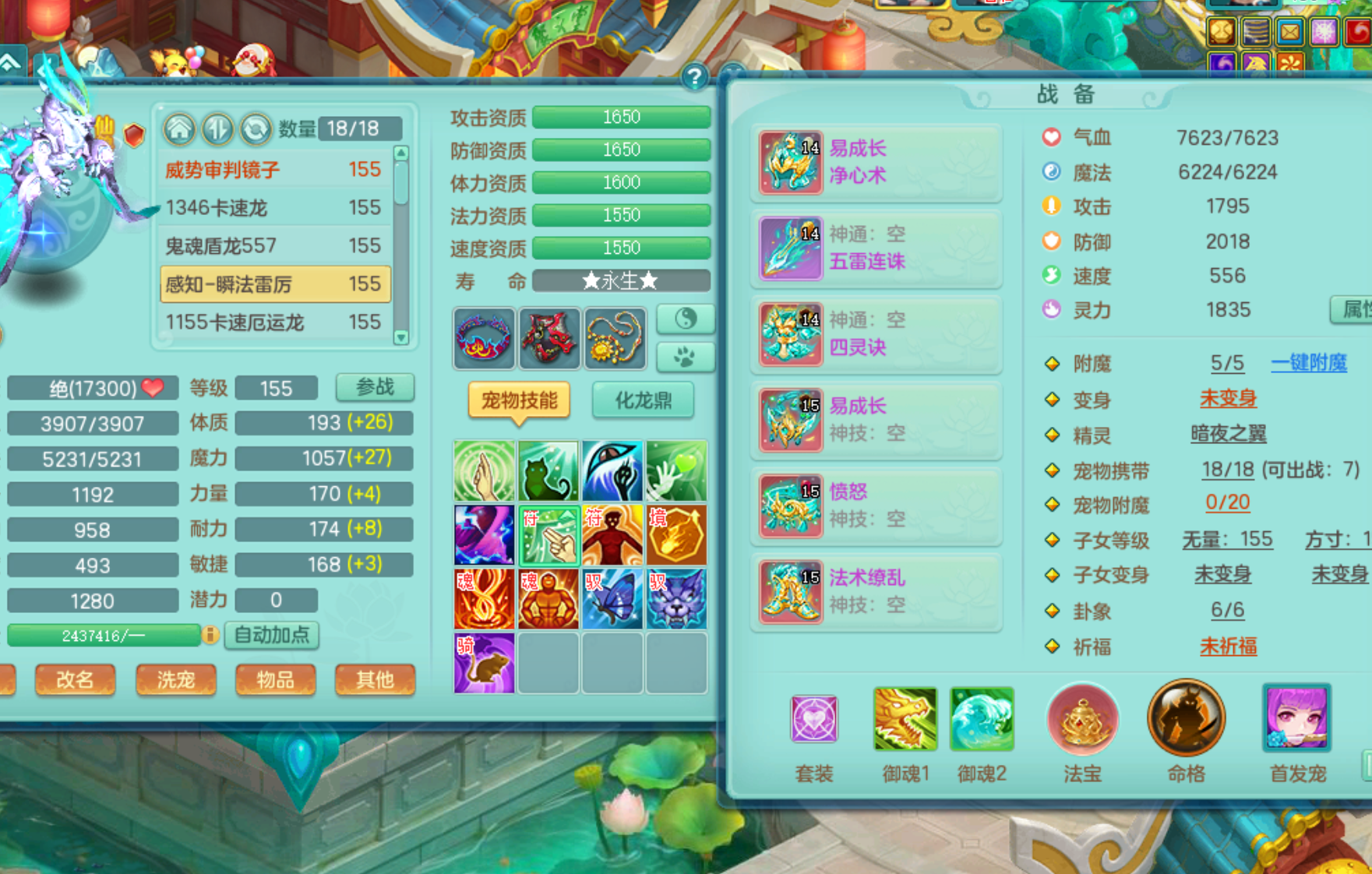Open the 物品 items button
1372x874 pixels.
click(275, 679)
